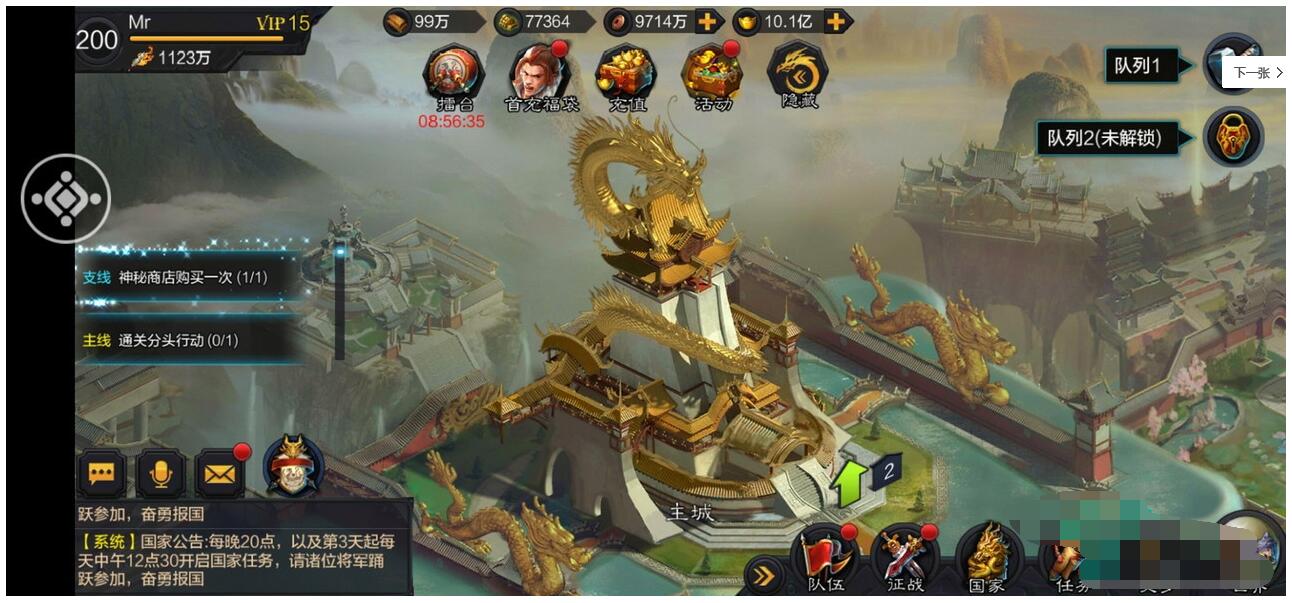Open the chat bubble button
1292x603 pixels.
pos(102,474)
